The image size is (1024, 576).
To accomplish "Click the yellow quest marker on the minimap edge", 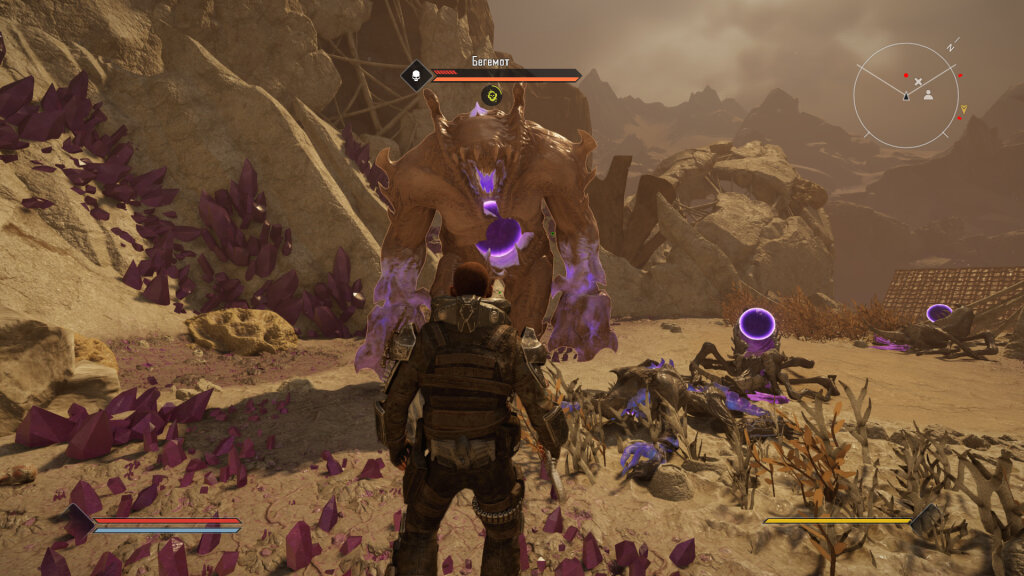I will [964, 108].
